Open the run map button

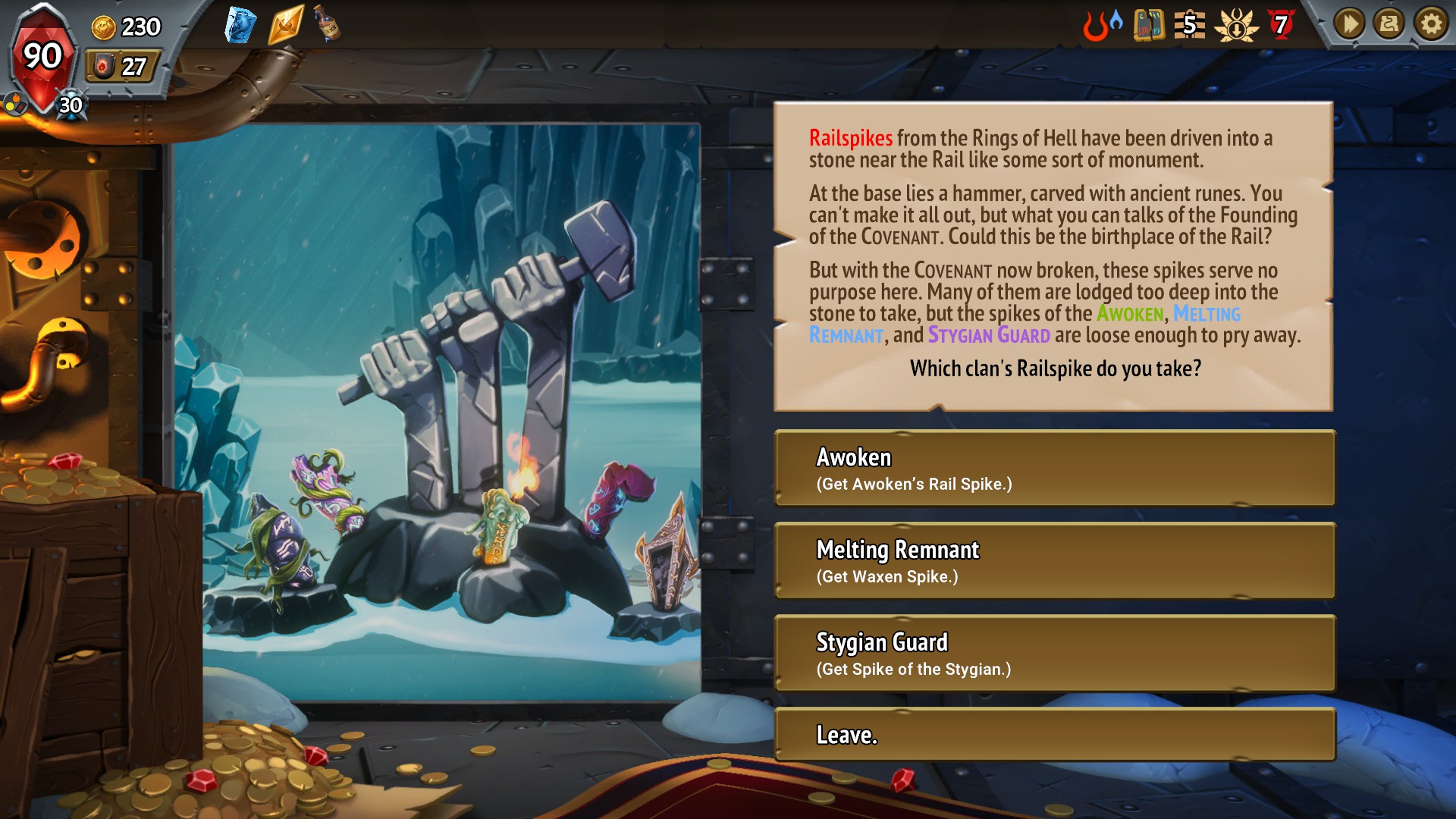click(x=1390, y=25)
